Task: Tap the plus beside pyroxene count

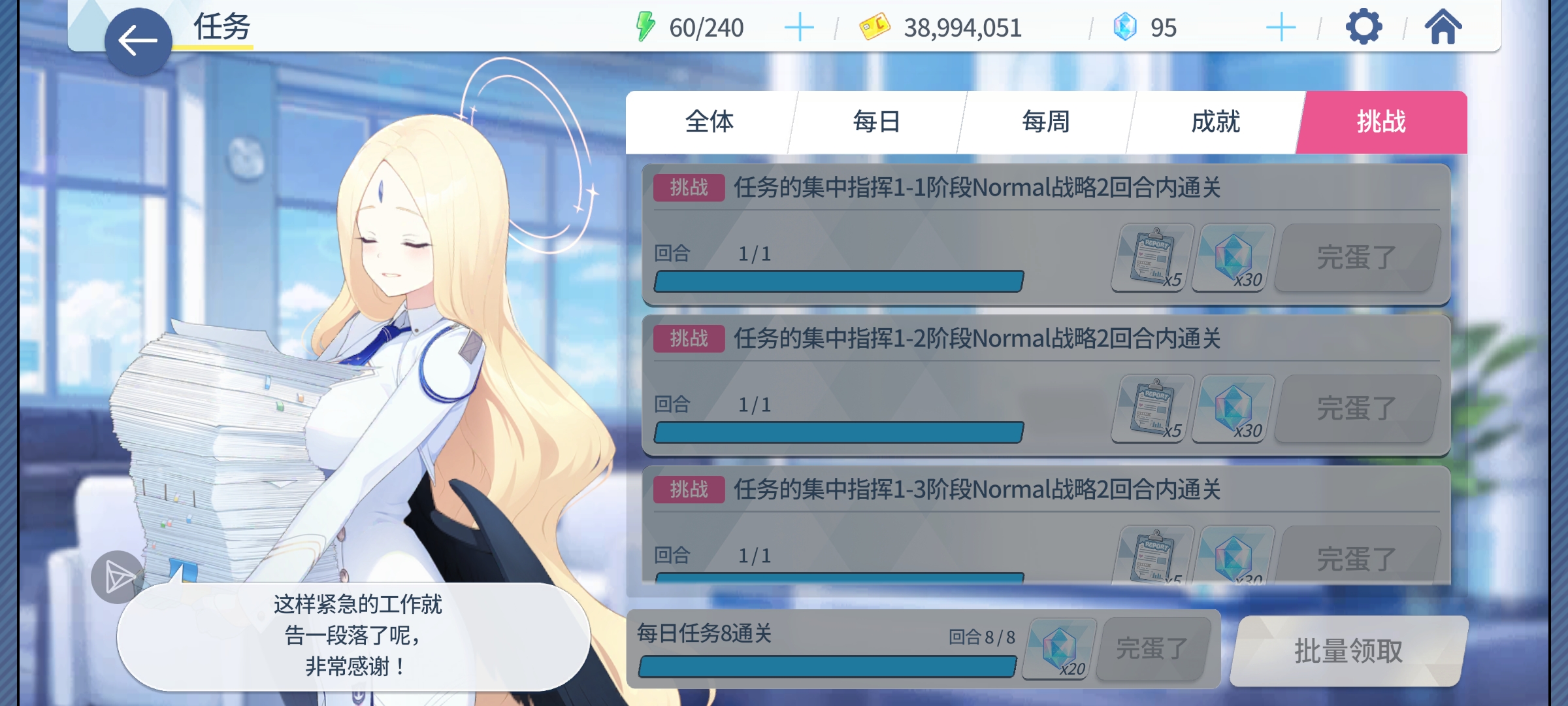Action: pyautogui.click(x=1282, y=27)
